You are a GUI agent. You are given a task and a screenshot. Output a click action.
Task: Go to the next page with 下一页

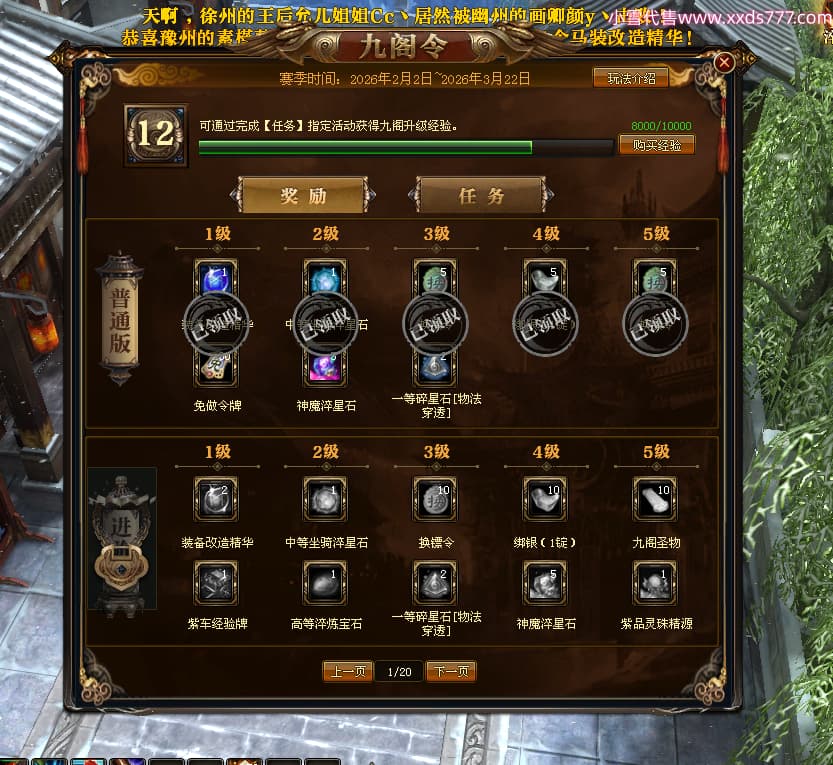451,671
